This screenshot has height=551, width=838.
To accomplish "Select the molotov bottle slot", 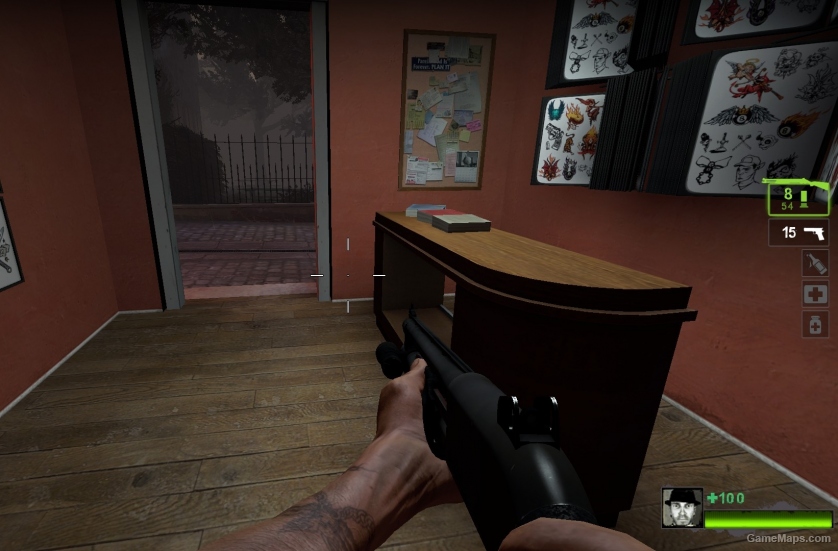I will 814,263.
